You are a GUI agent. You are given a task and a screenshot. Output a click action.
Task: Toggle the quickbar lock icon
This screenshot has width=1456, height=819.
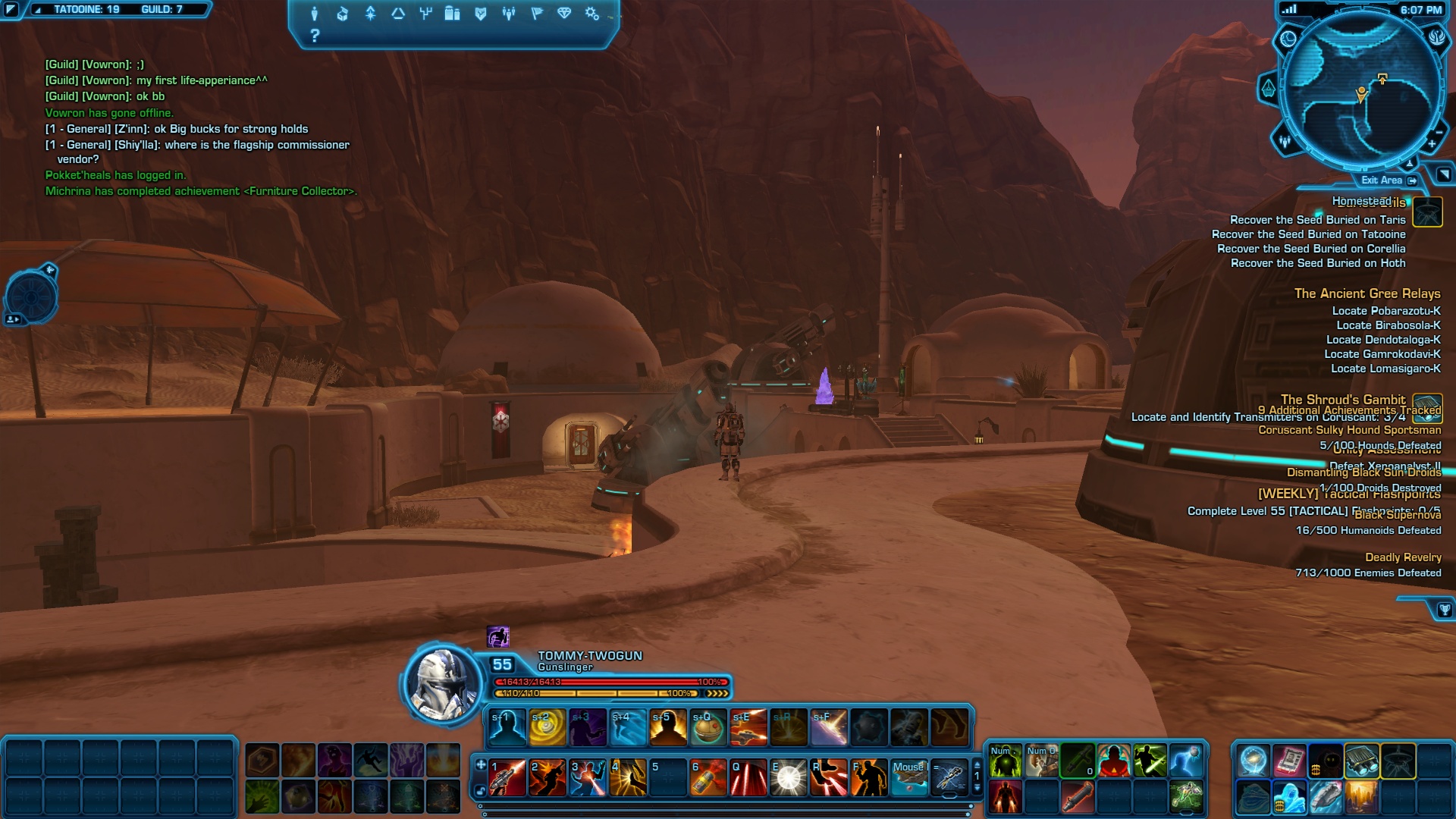[x=481, y=791]
